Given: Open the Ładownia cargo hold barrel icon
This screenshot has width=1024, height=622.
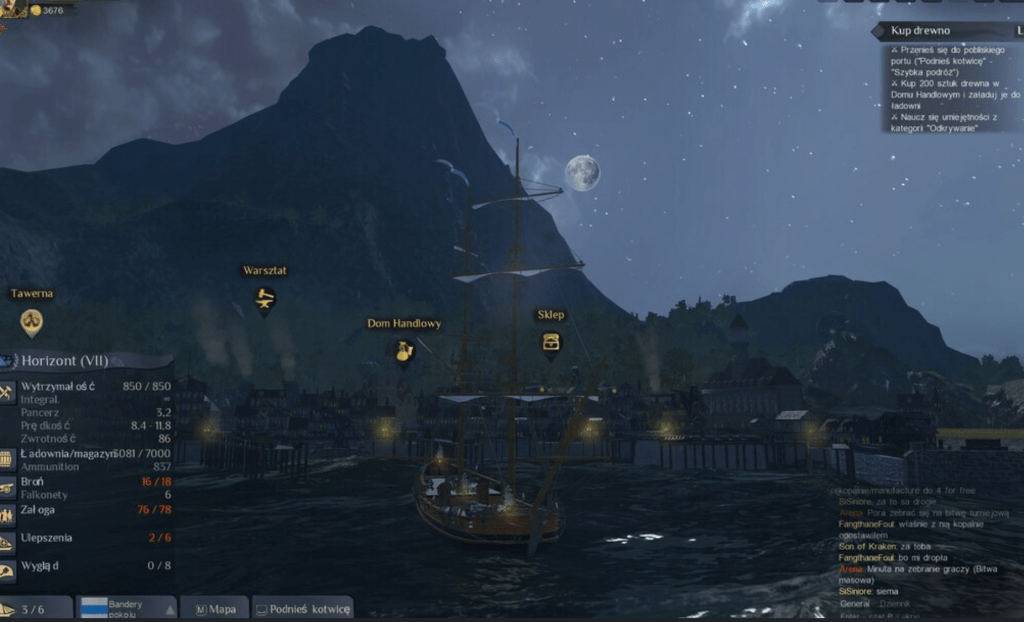Looking at the screenshot, I should [7, 459].
